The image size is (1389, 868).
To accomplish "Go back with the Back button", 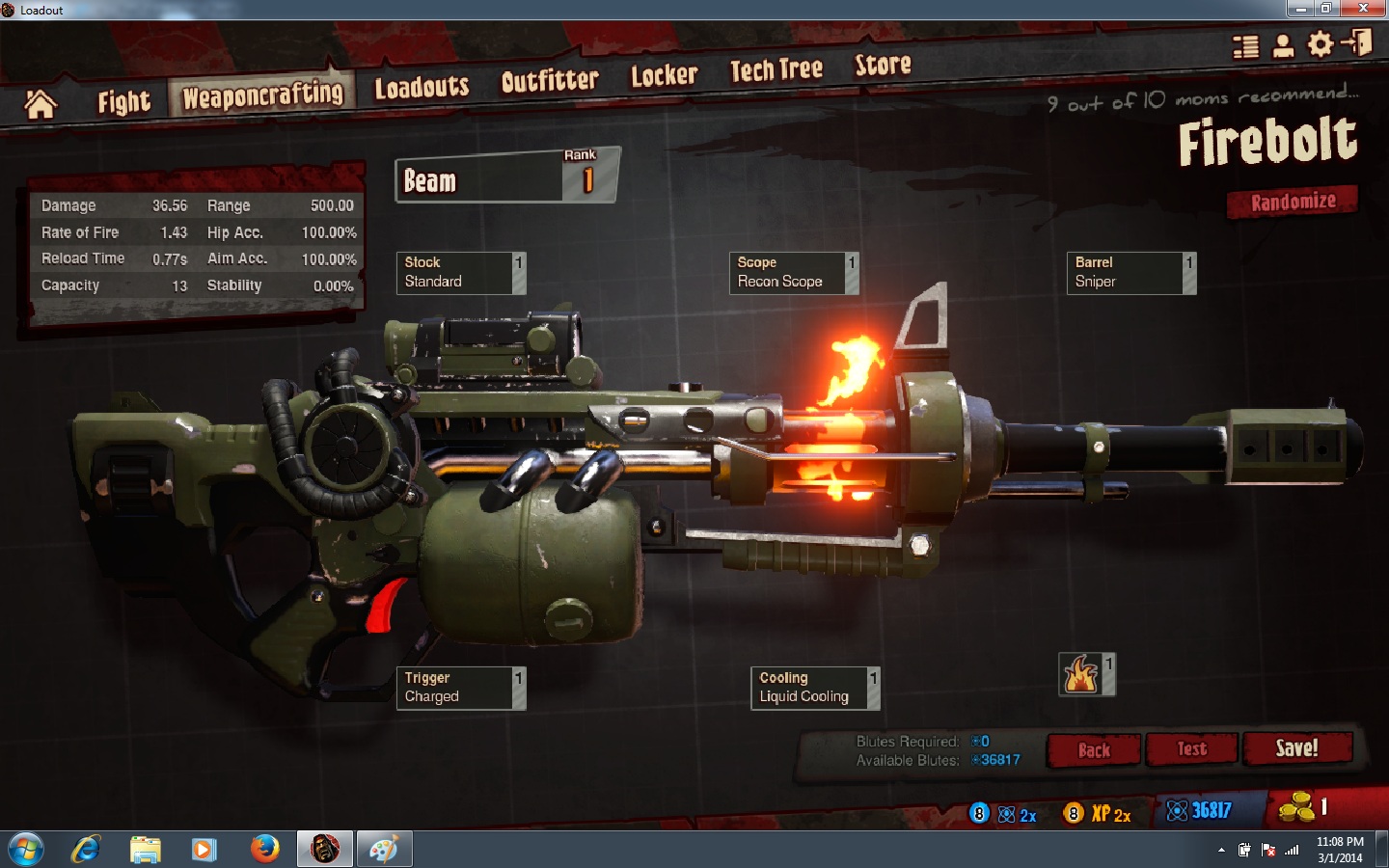I will 1094,750.
